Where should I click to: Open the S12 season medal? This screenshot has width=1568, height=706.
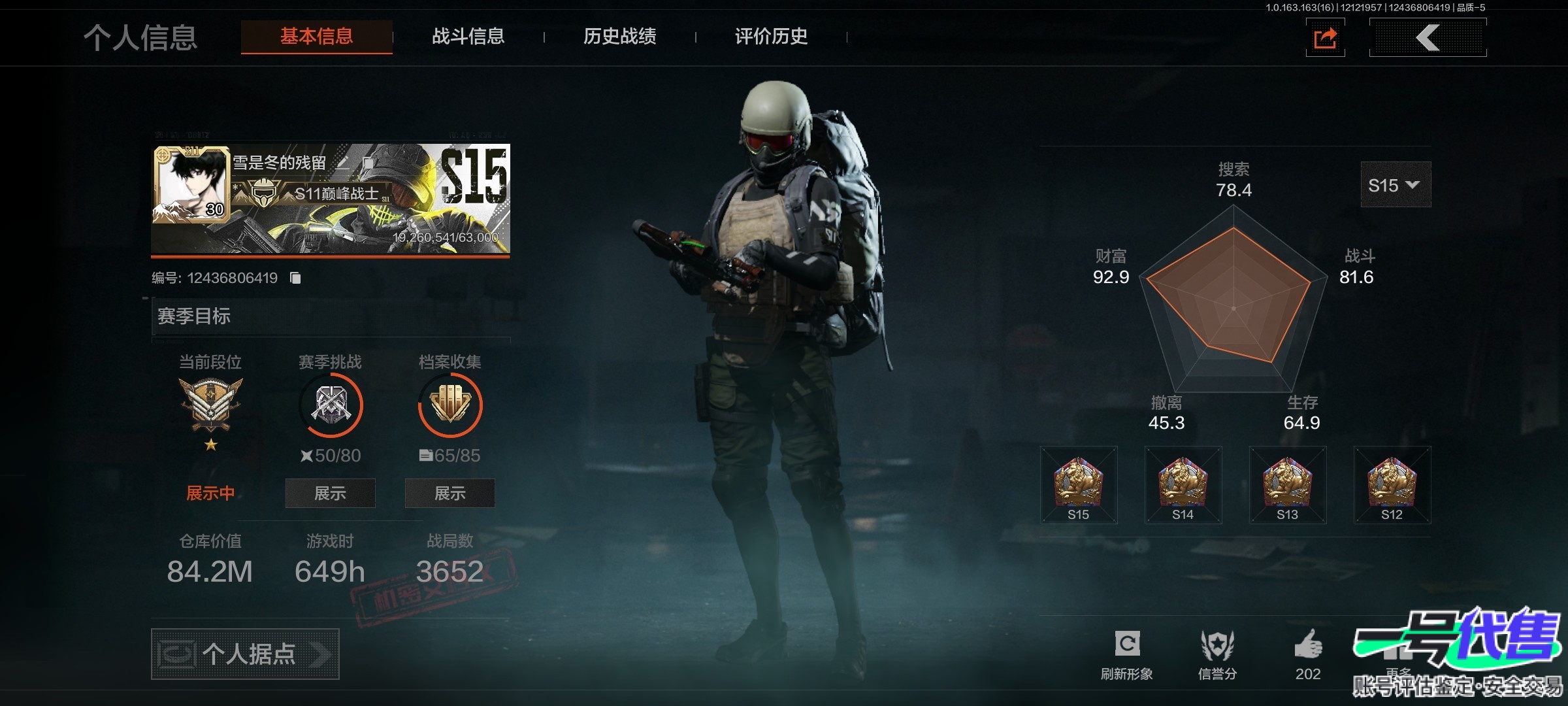[1392, 485]
